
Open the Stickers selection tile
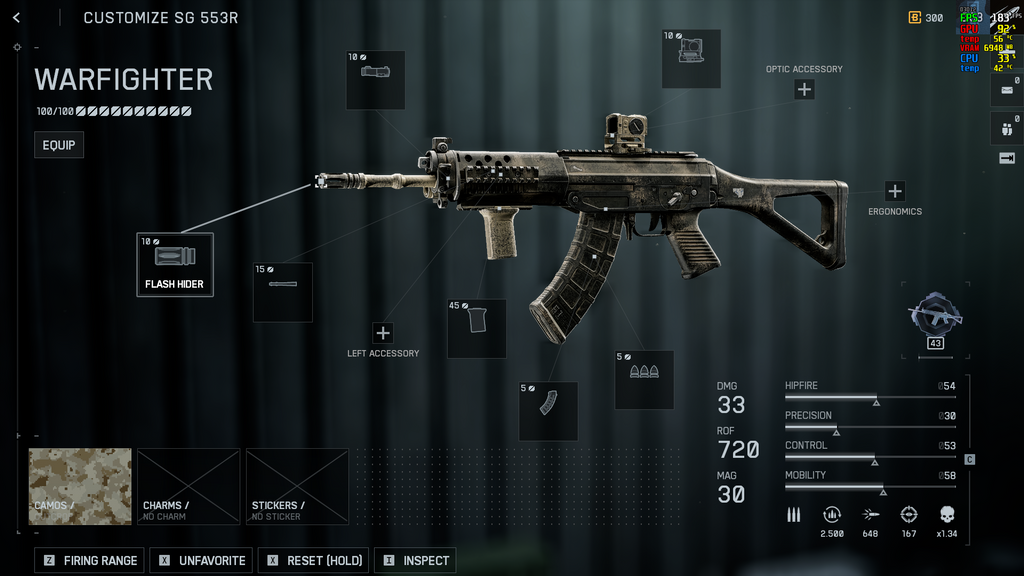[297, 486]
